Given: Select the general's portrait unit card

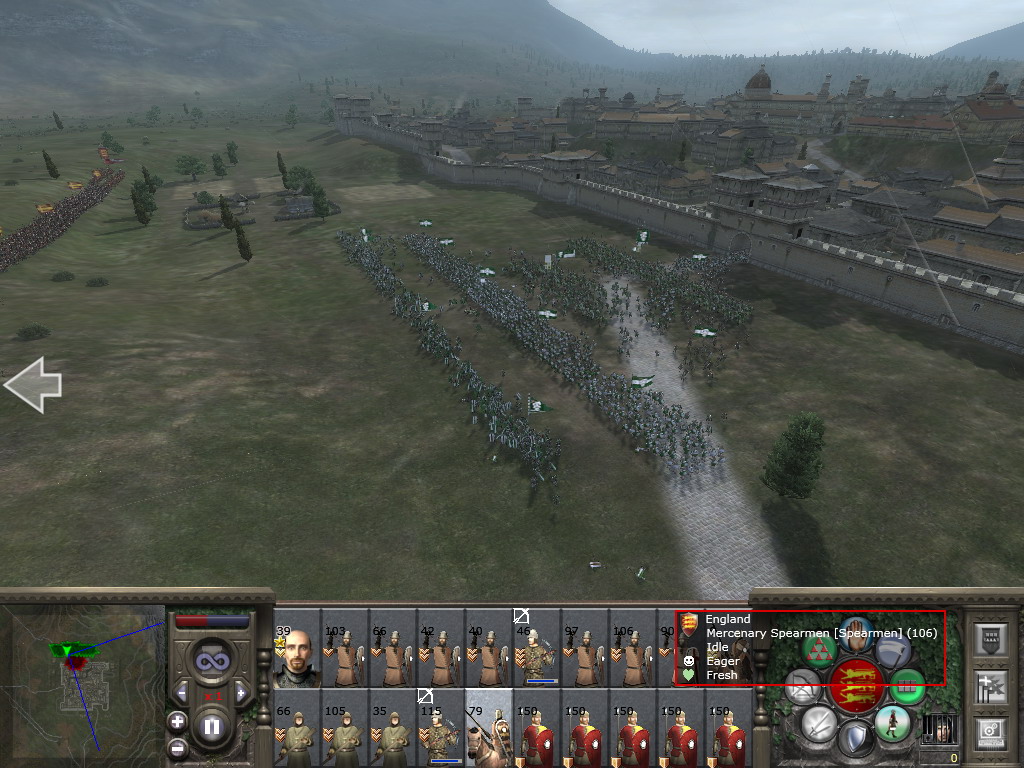Looking at the screenshot, I should (297, 657).
